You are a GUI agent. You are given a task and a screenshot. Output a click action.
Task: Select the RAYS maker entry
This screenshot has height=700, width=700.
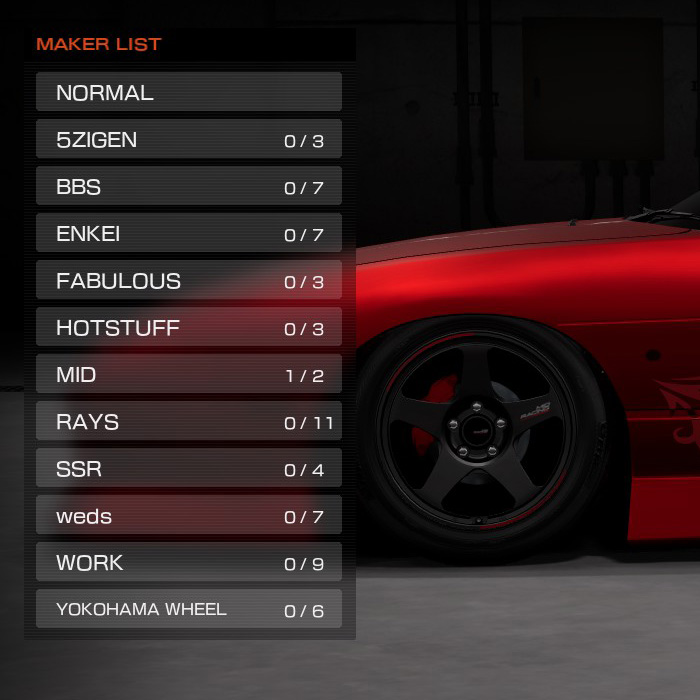188,421
